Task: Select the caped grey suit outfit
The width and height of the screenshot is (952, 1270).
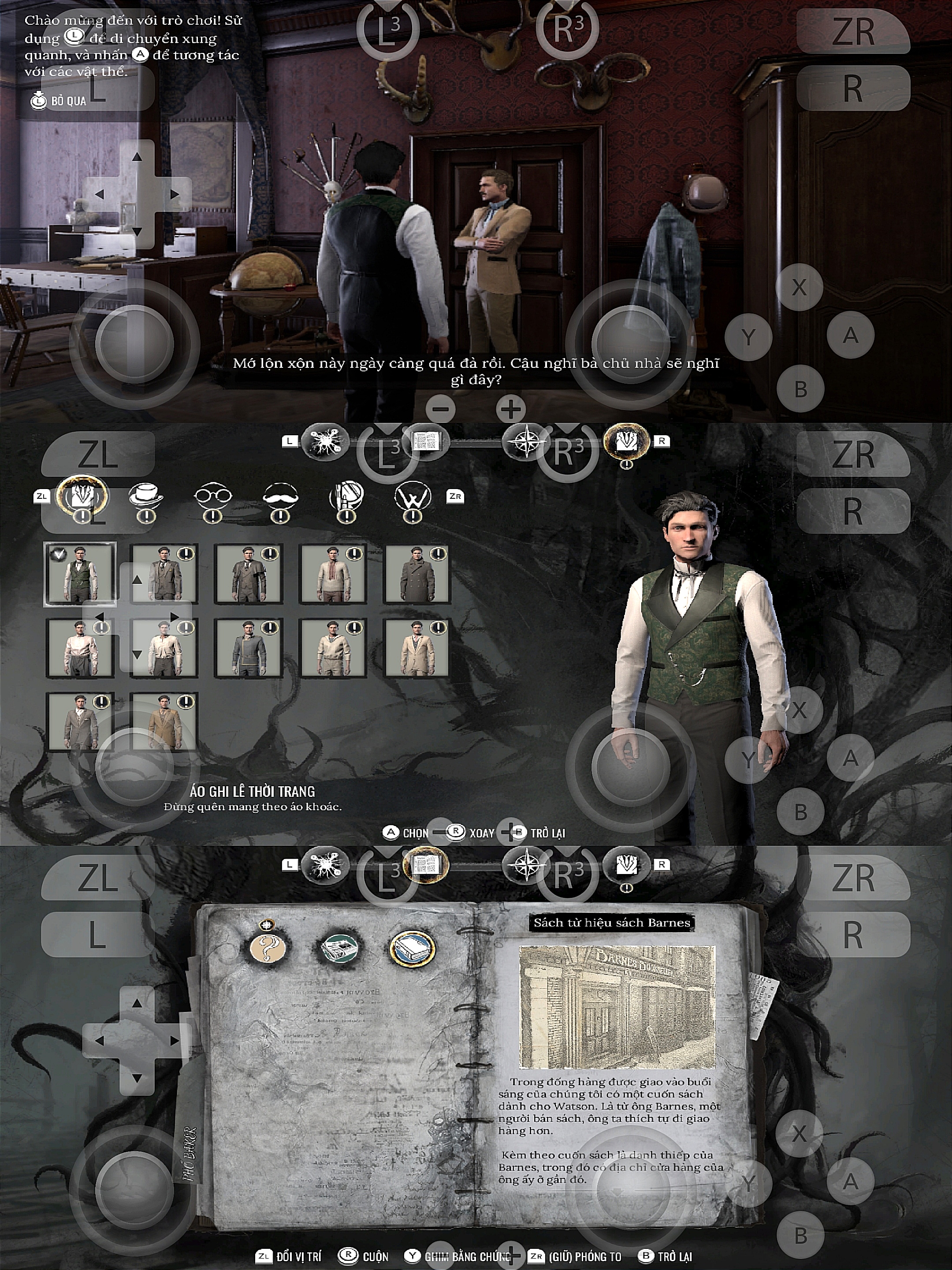Action: pyautogui.click(x=249, y=574)
